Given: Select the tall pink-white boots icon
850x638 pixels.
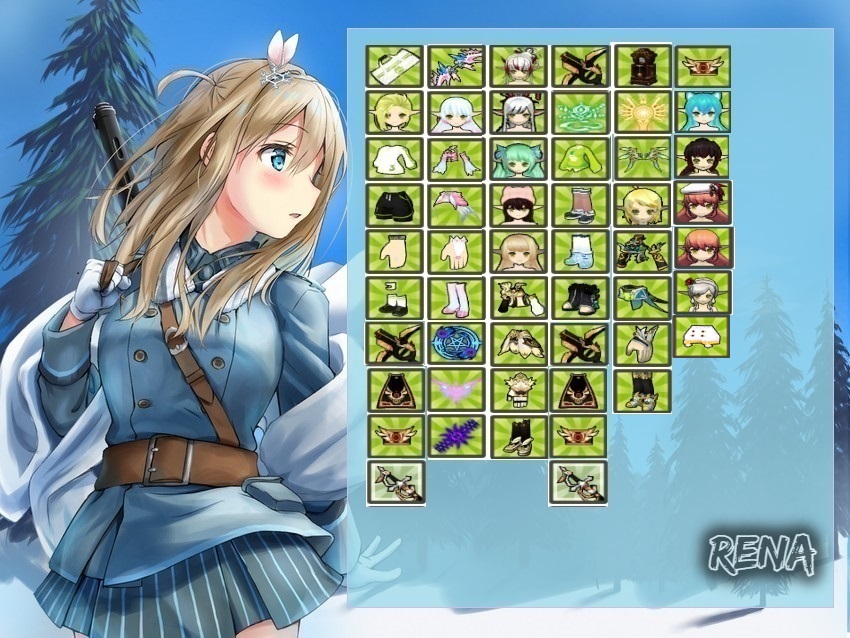Looking at the screenshot, I should (x=457, y=297).
